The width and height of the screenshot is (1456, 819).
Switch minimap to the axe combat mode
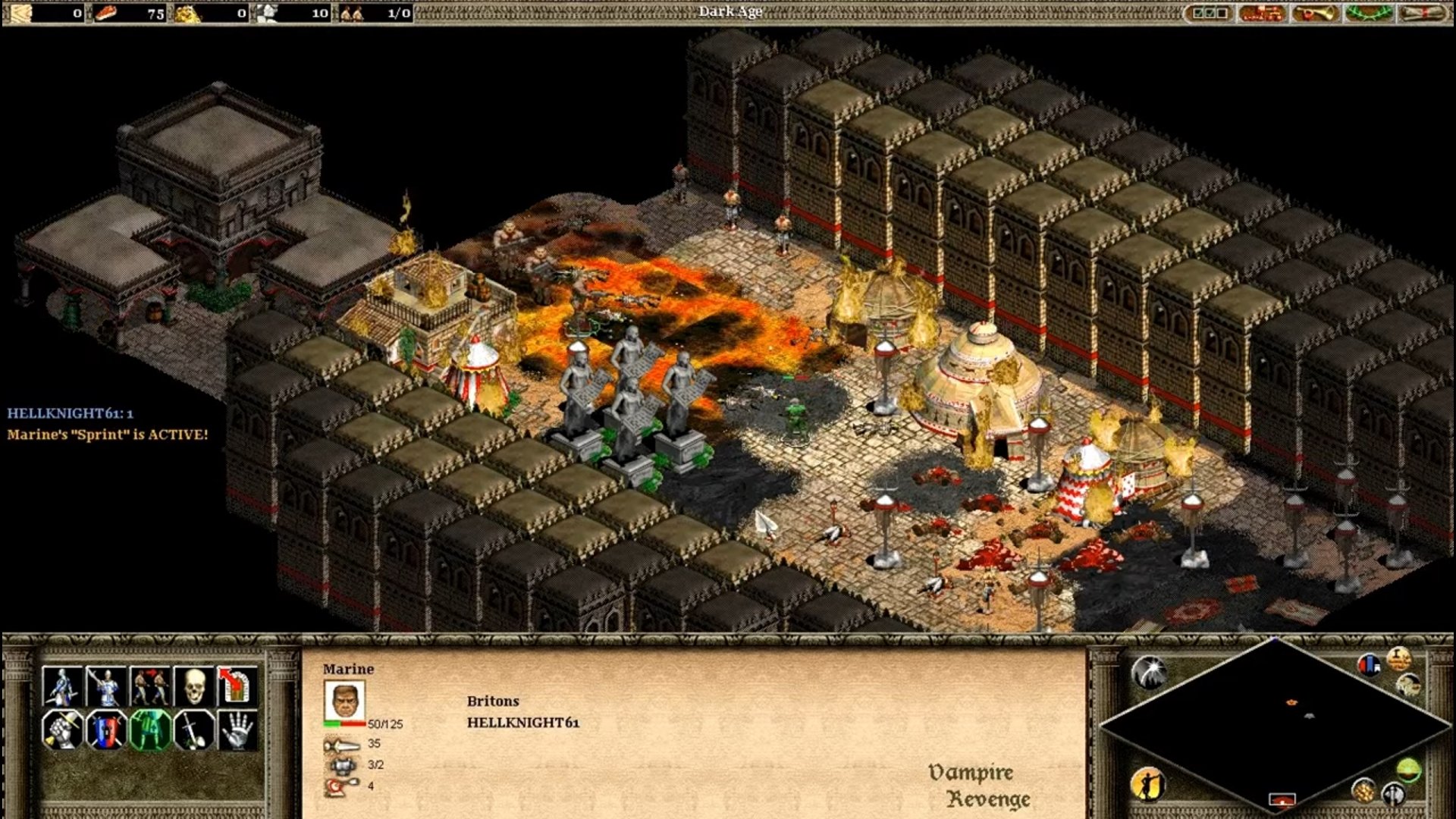1394,794
